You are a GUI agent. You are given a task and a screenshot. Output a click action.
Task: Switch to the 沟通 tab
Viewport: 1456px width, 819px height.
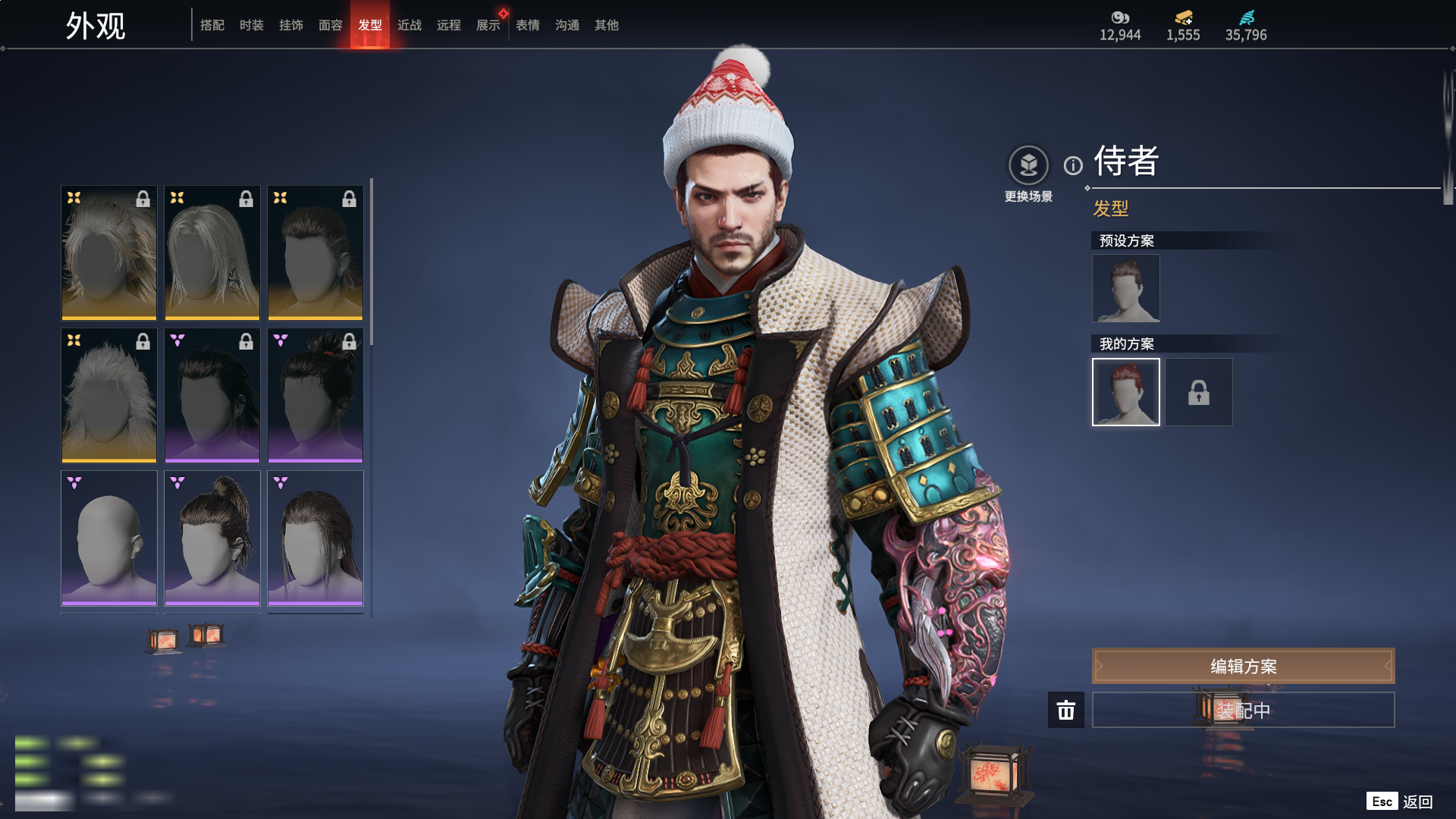[567, 25]
